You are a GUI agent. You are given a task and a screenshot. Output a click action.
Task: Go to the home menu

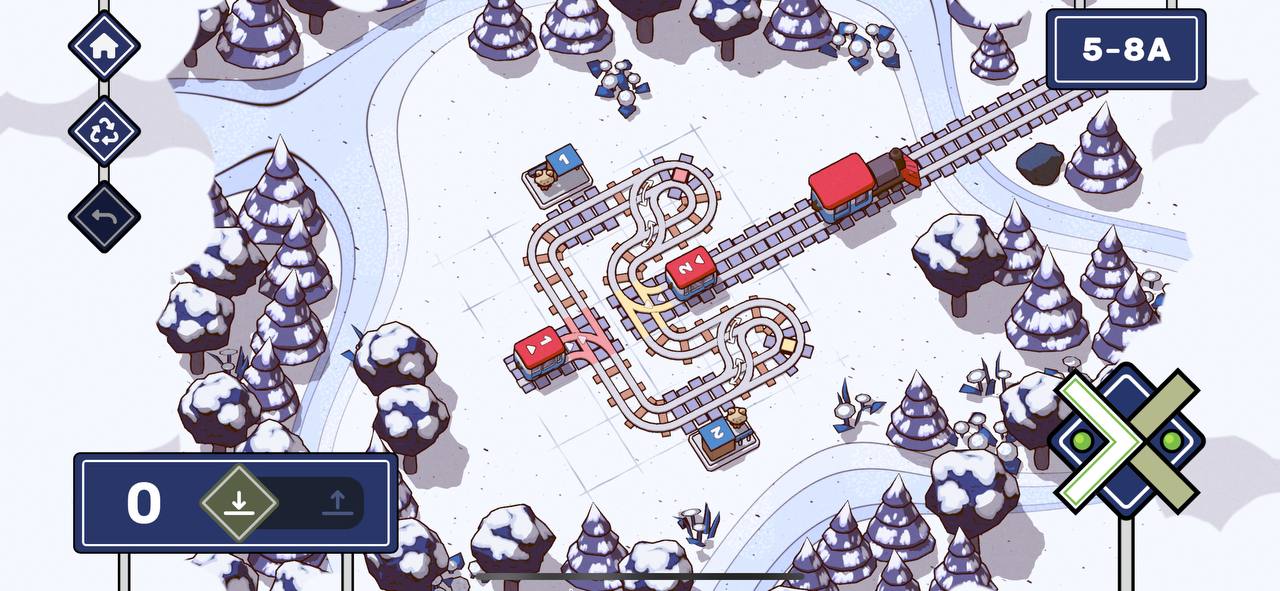104,45
